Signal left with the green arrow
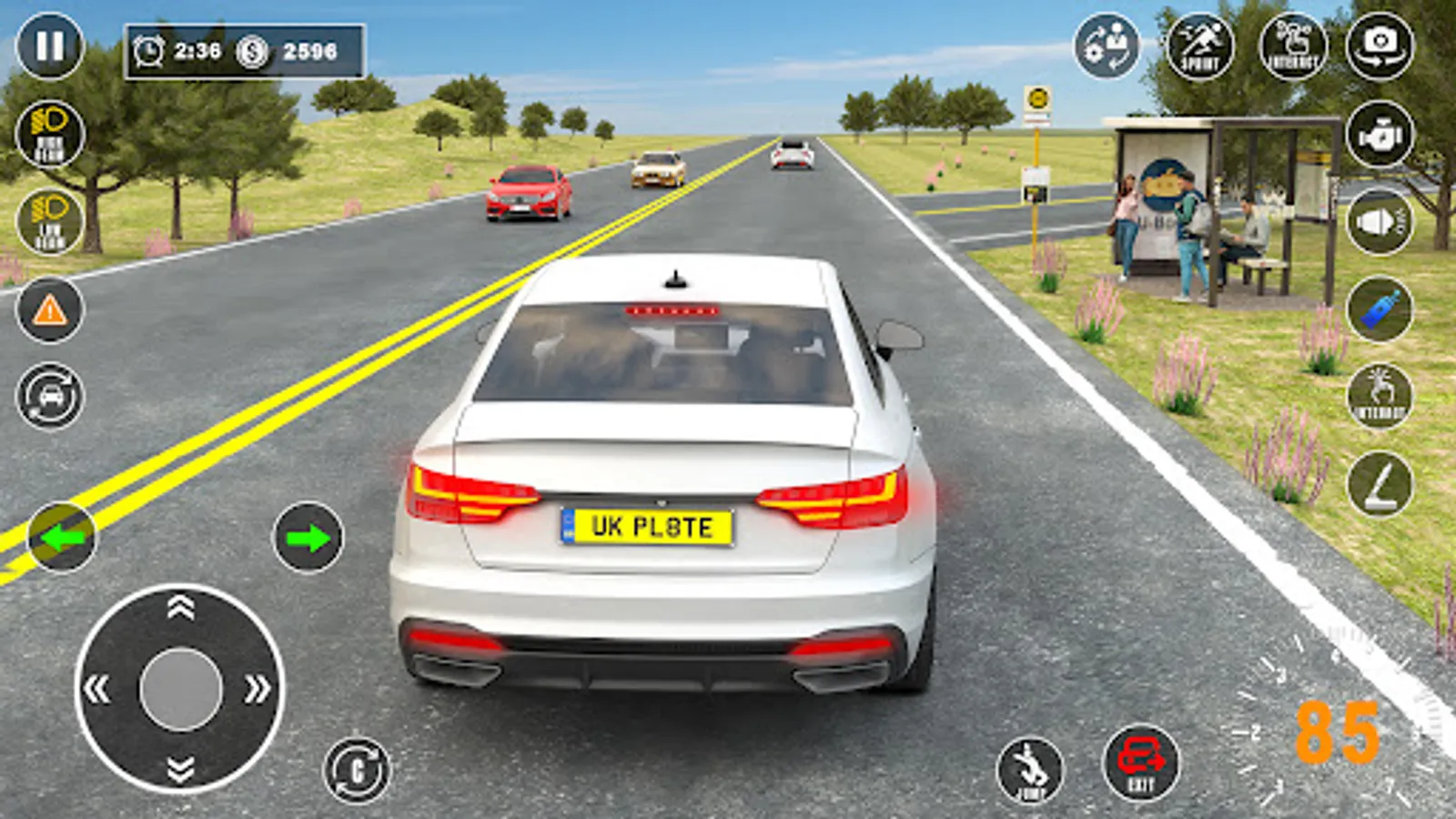1456x819 pixels. point(62,538)
